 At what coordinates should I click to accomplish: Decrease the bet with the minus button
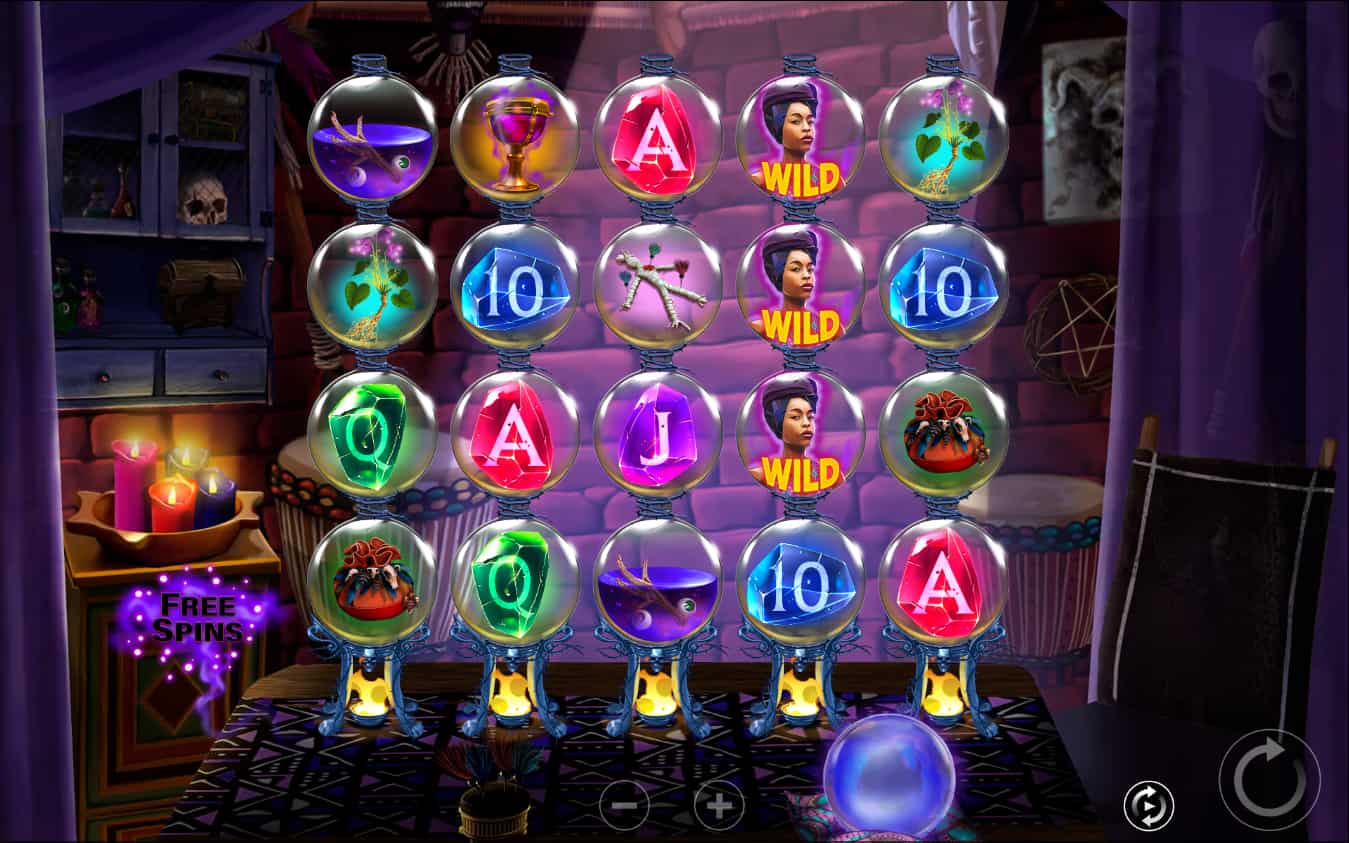click(624, 804)
